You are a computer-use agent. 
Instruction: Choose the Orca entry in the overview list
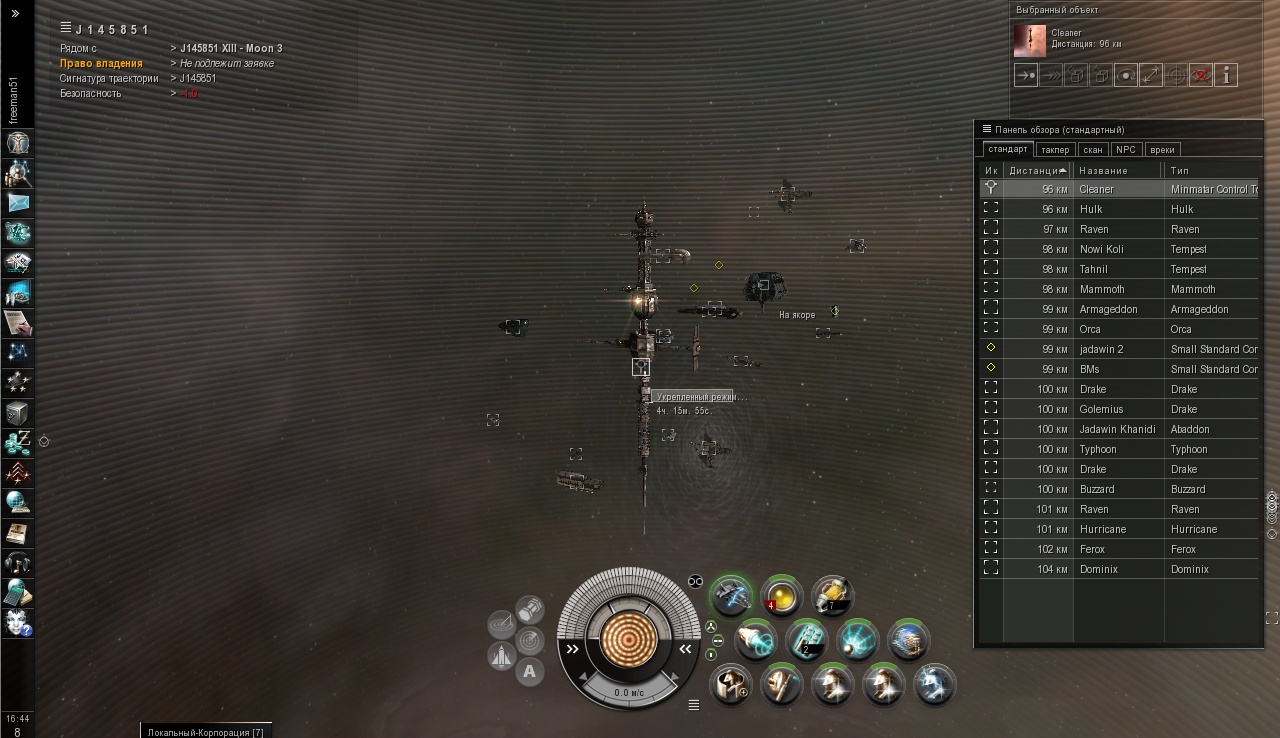click(1118, 329)
